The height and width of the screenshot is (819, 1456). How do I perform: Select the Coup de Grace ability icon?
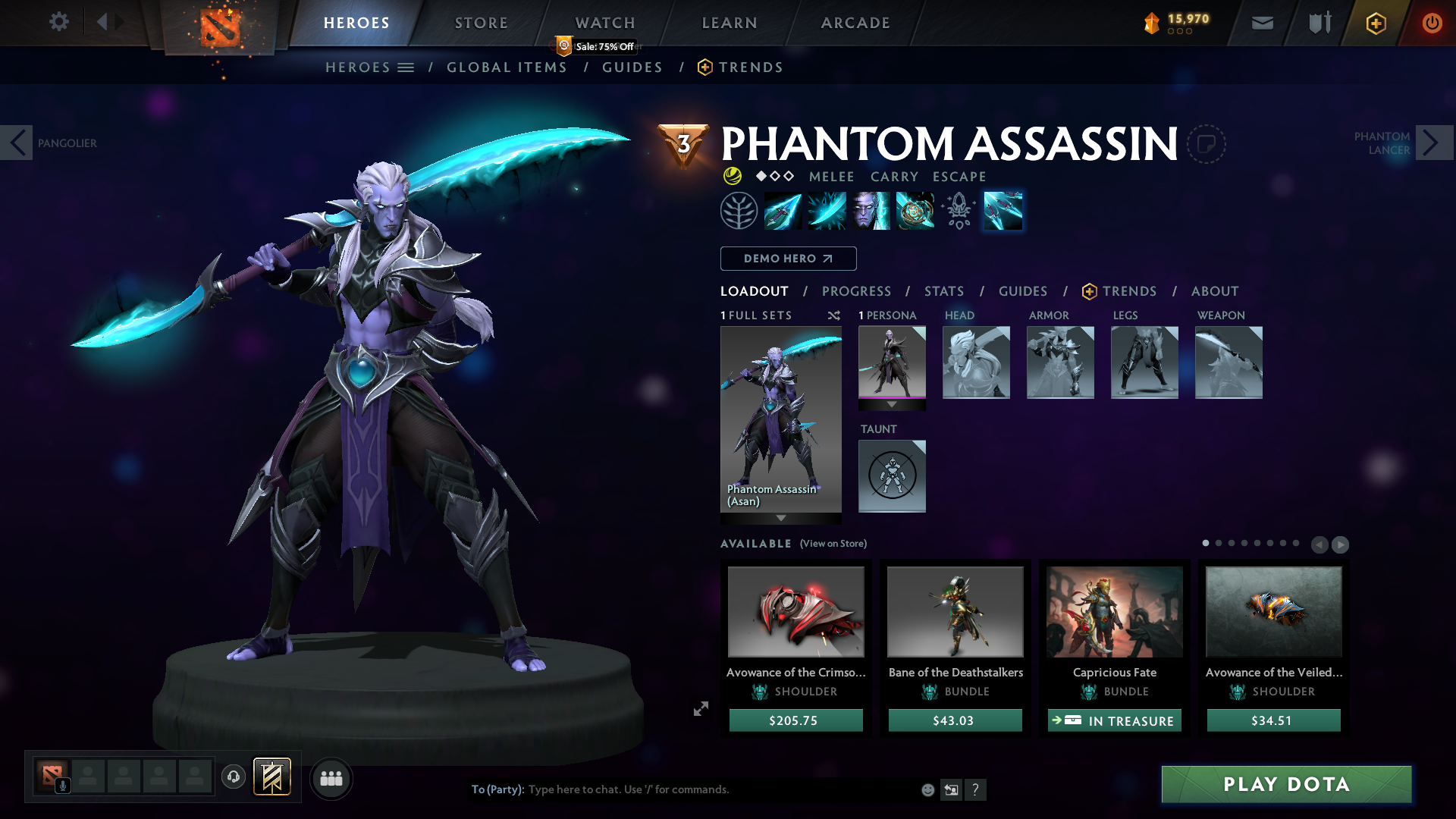[x=915, y=211]
